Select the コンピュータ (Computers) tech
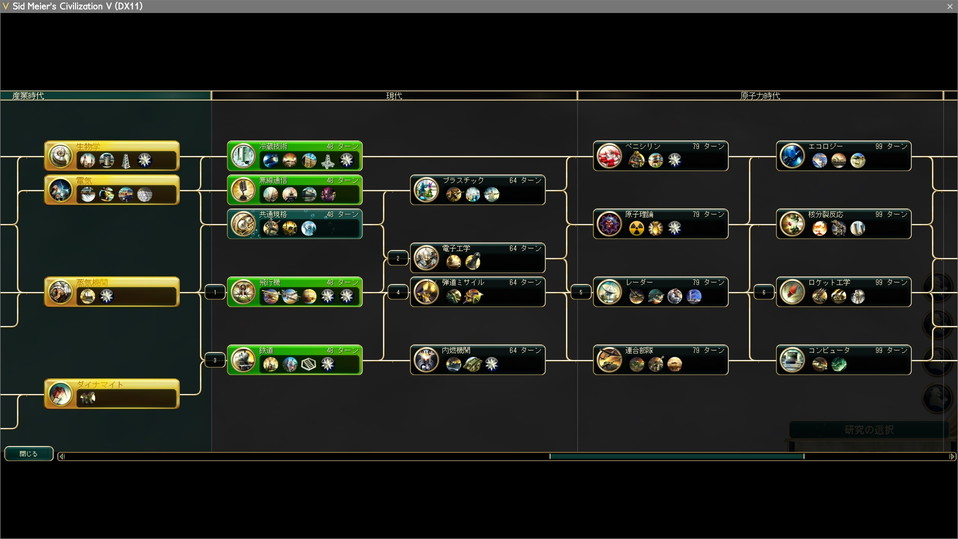 (x=844, y=359)
